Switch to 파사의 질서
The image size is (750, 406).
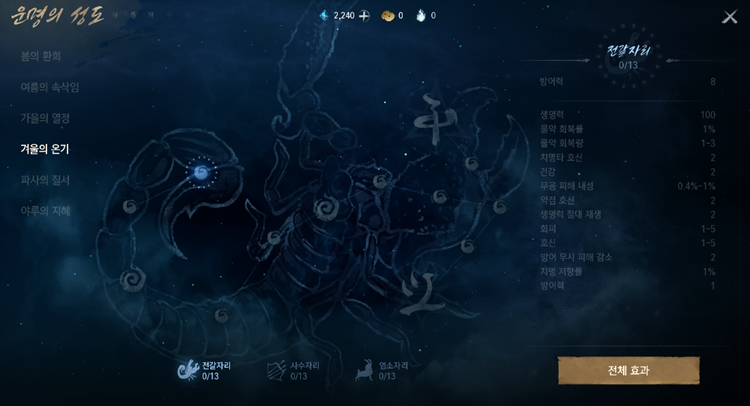45,180
